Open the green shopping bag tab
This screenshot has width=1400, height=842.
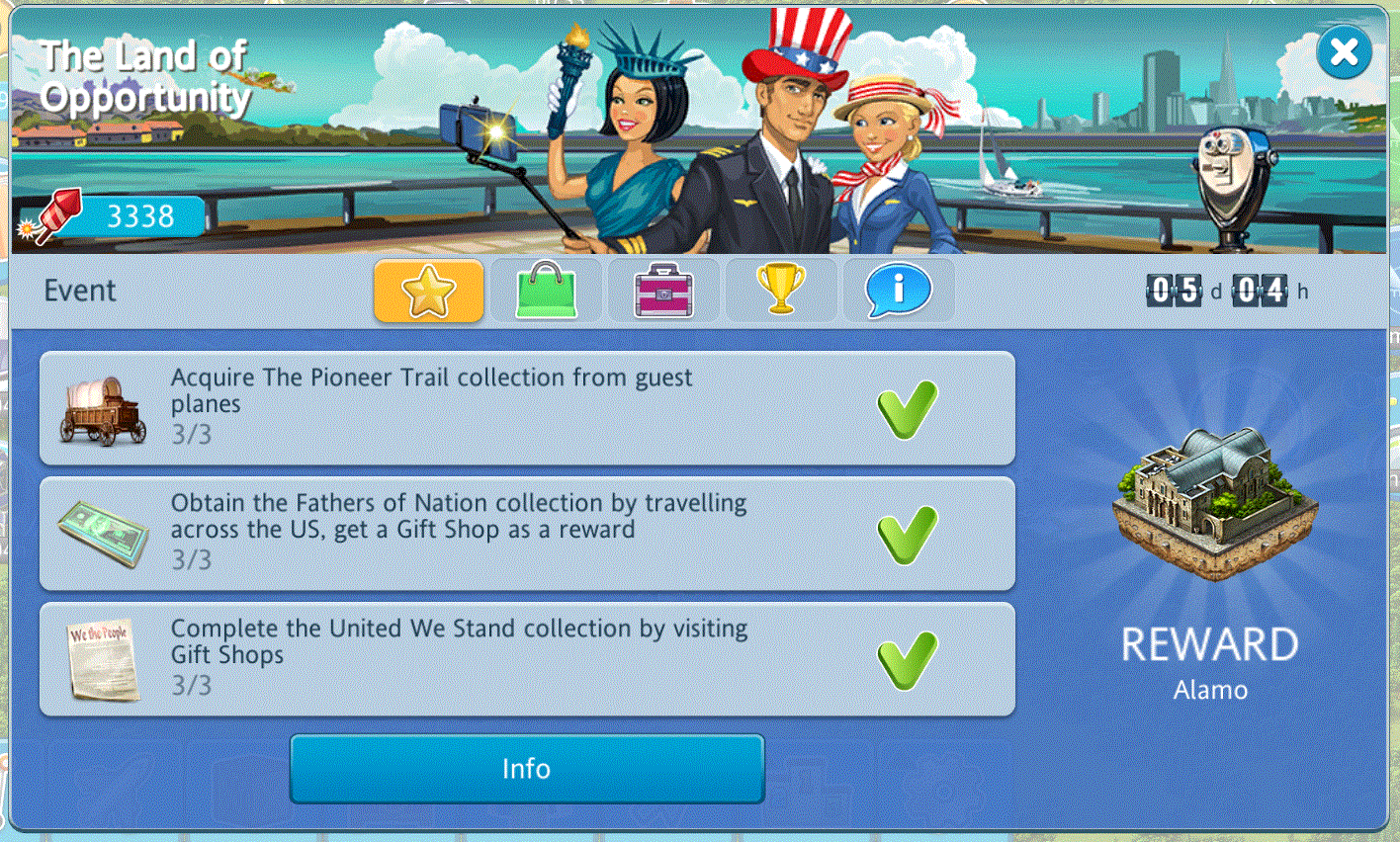(546, 291)
